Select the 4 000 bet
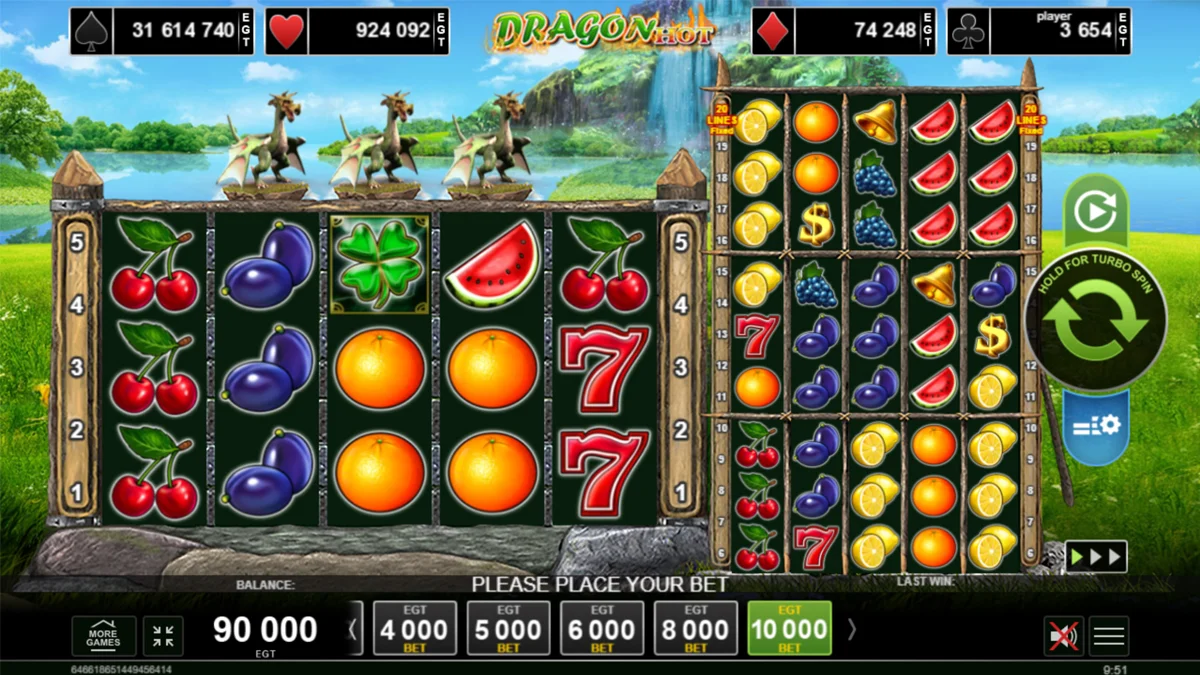Image resolution: width=1200 pixels, height=675 pixels. [414, 629]
